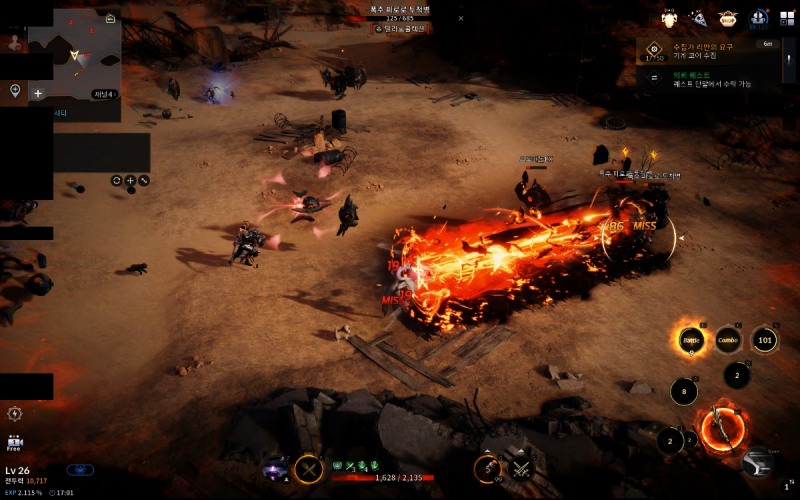800x500 pixels.
Task: Activate the Battle skill button
Action: (689, 340)
